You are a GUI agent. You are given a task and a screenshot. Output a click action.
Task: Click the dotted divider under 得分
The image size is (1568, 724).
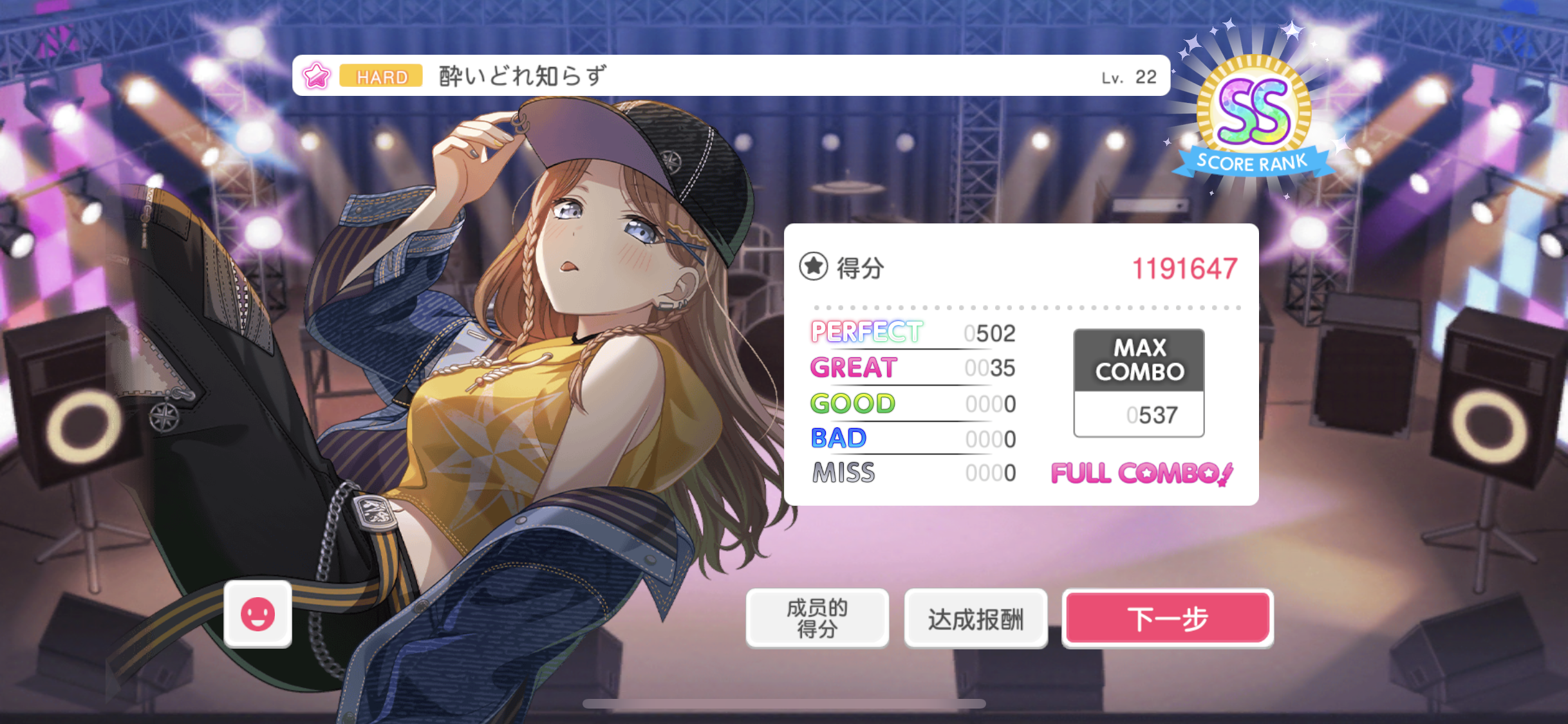pyautogui.click(x=1028, y=307)
